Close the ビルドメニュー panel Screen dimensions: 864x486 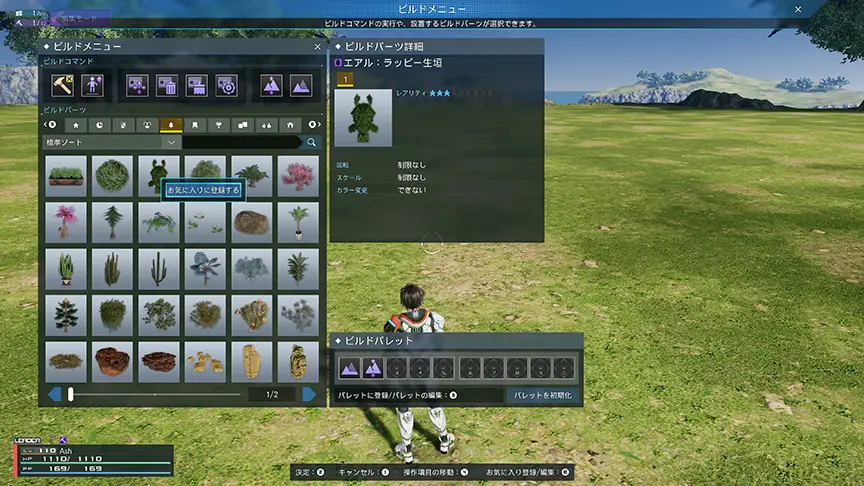(x=317, y=47)
